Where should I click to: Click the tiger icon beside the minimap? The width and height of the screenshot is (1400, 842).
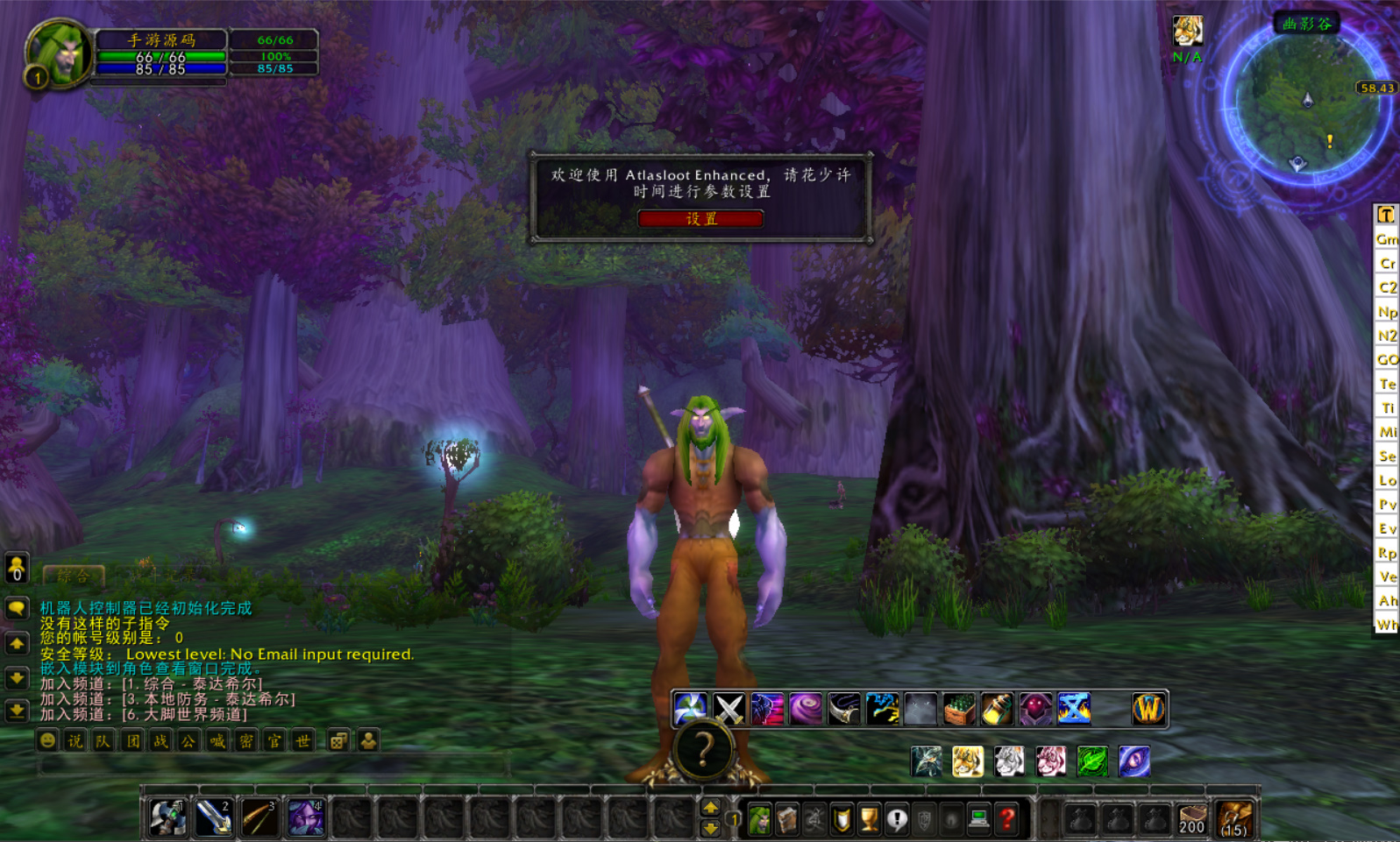(1187, 32)
